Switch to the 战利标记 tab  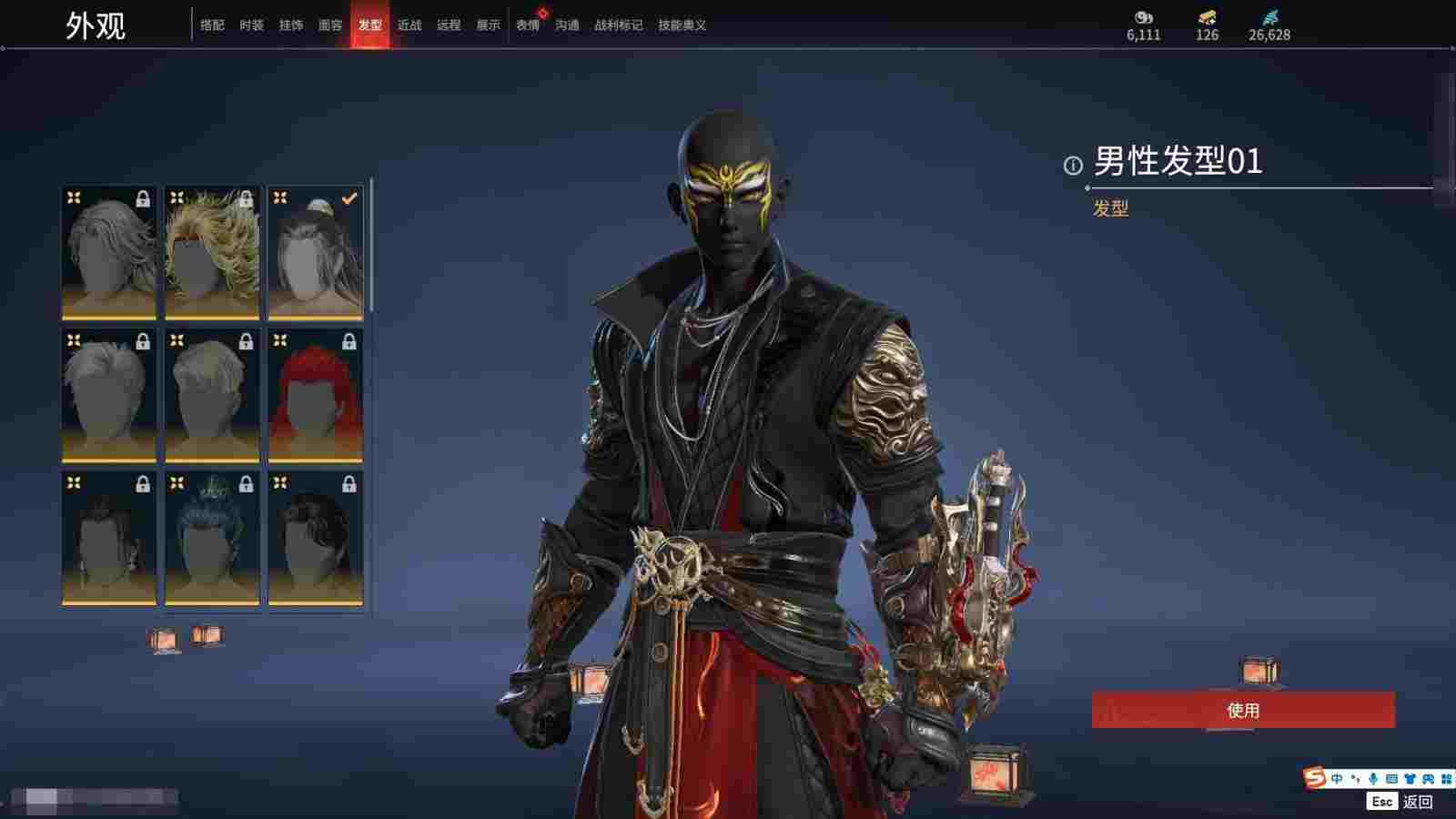click(x=618, y=25)
